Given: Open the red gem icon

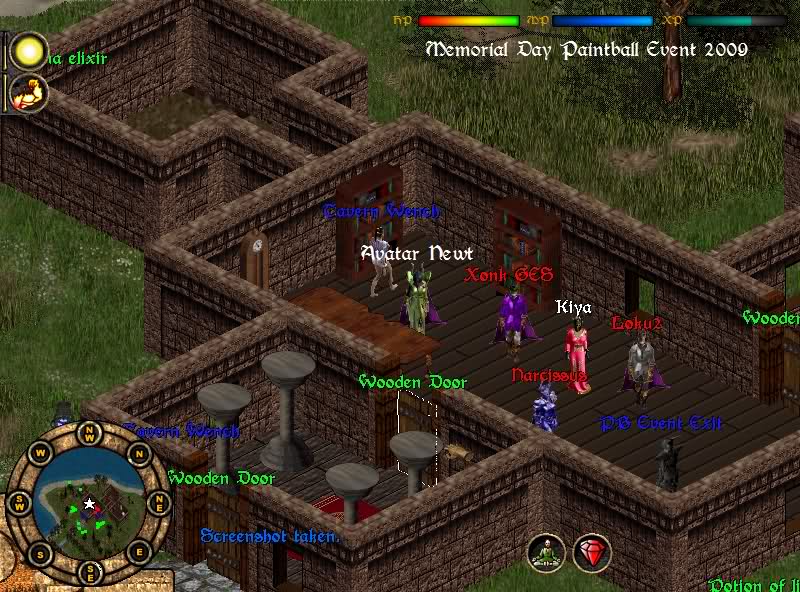Looking at the screenshot, I should (592, 553).
